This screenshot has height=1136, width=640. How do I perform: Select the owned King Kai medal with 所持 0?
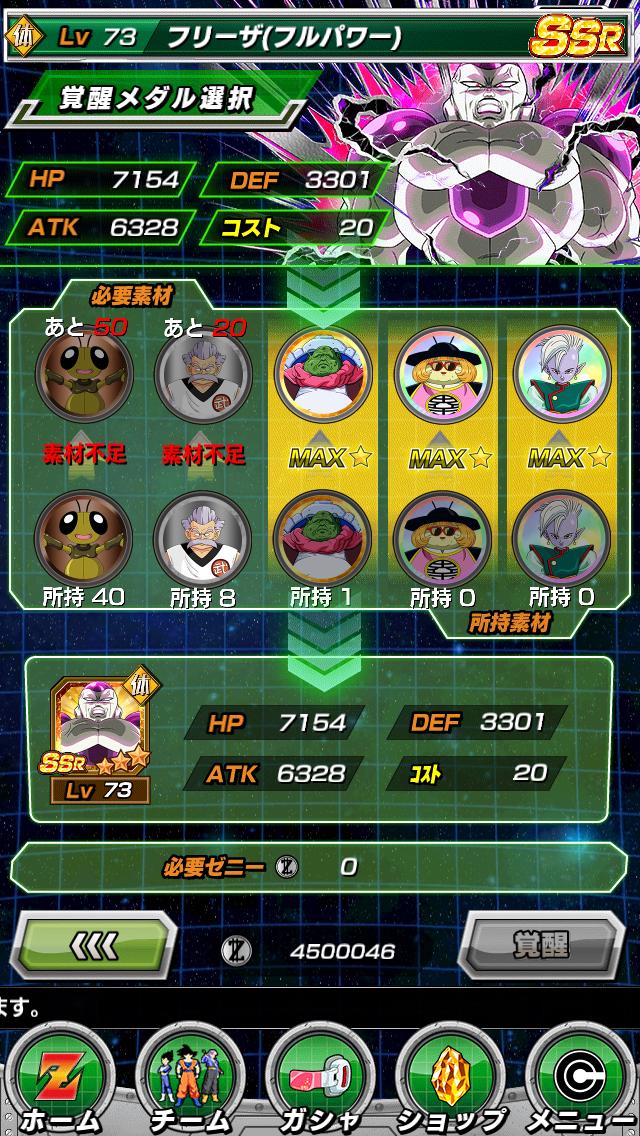click(442, 538)
